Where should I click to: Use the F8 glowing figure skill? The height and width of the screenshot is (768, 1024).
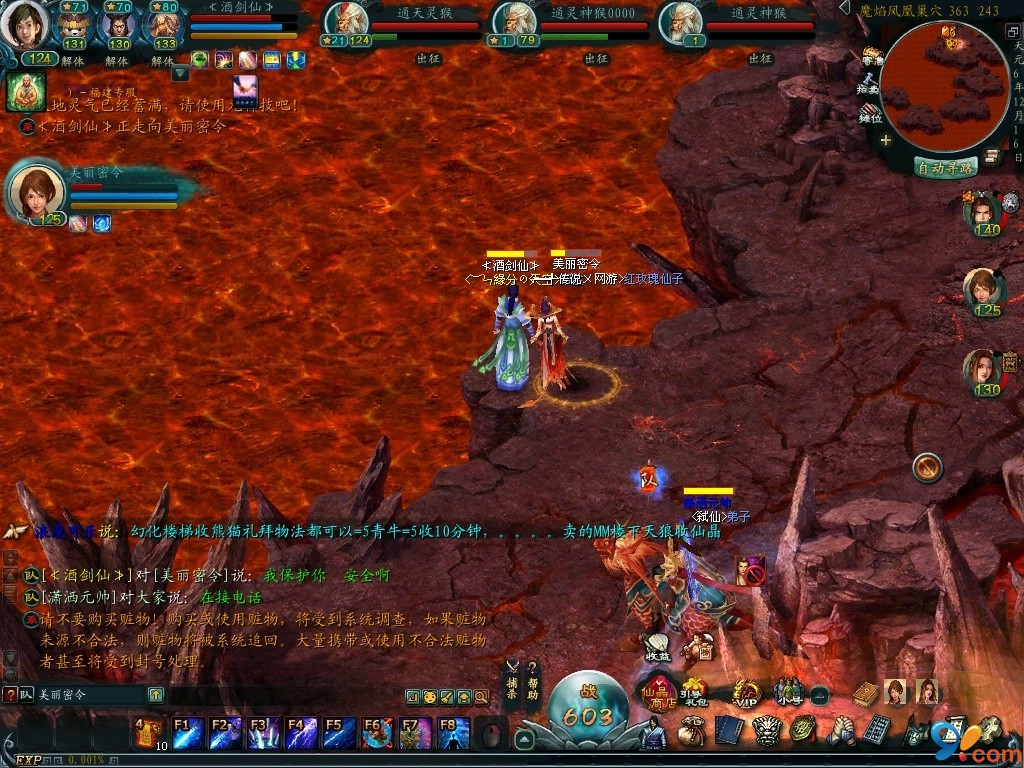click(x=453, y=734)
